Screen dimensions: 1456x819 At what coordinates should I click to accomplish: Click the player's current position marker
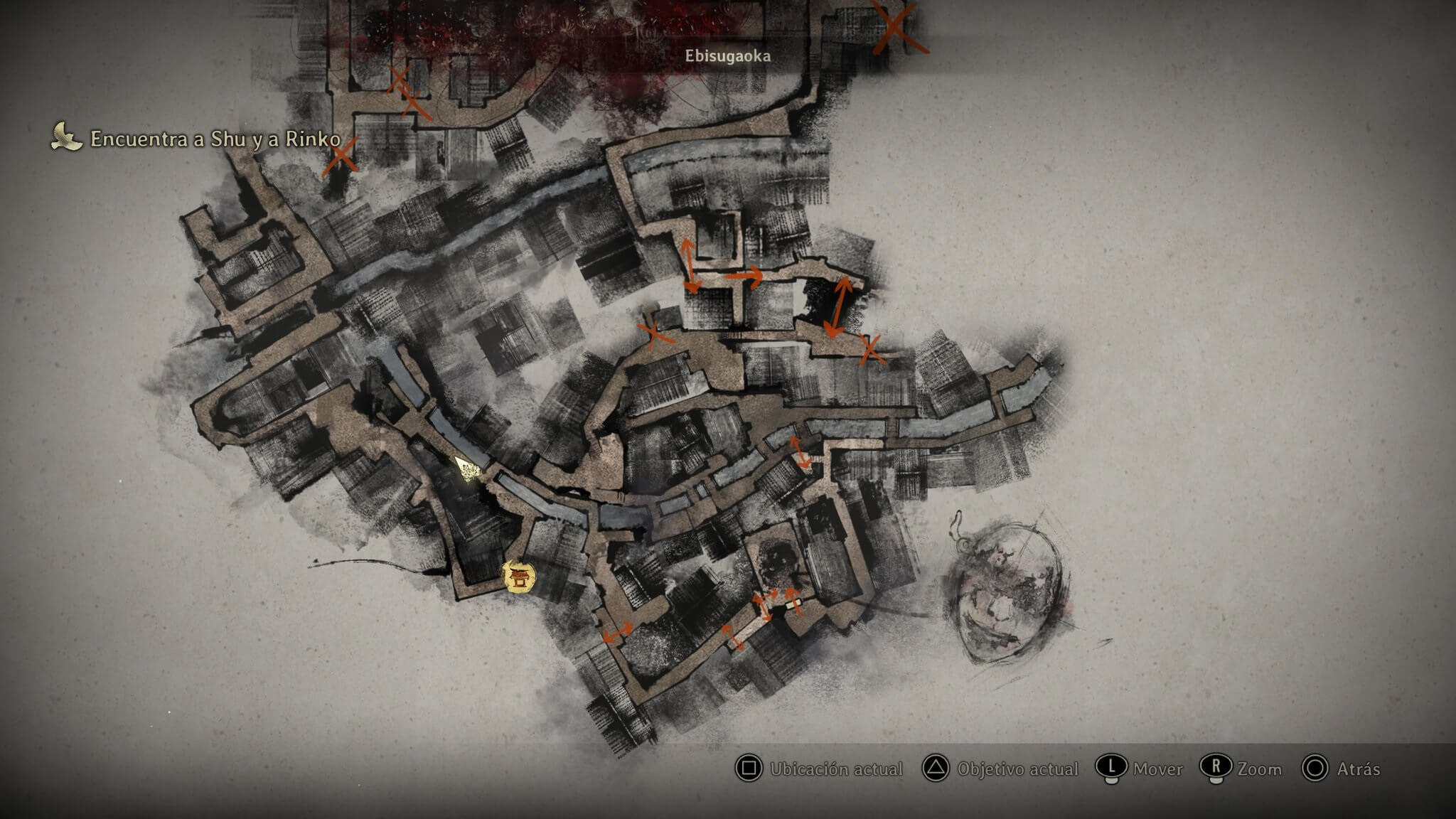click(x=469, y=469)
